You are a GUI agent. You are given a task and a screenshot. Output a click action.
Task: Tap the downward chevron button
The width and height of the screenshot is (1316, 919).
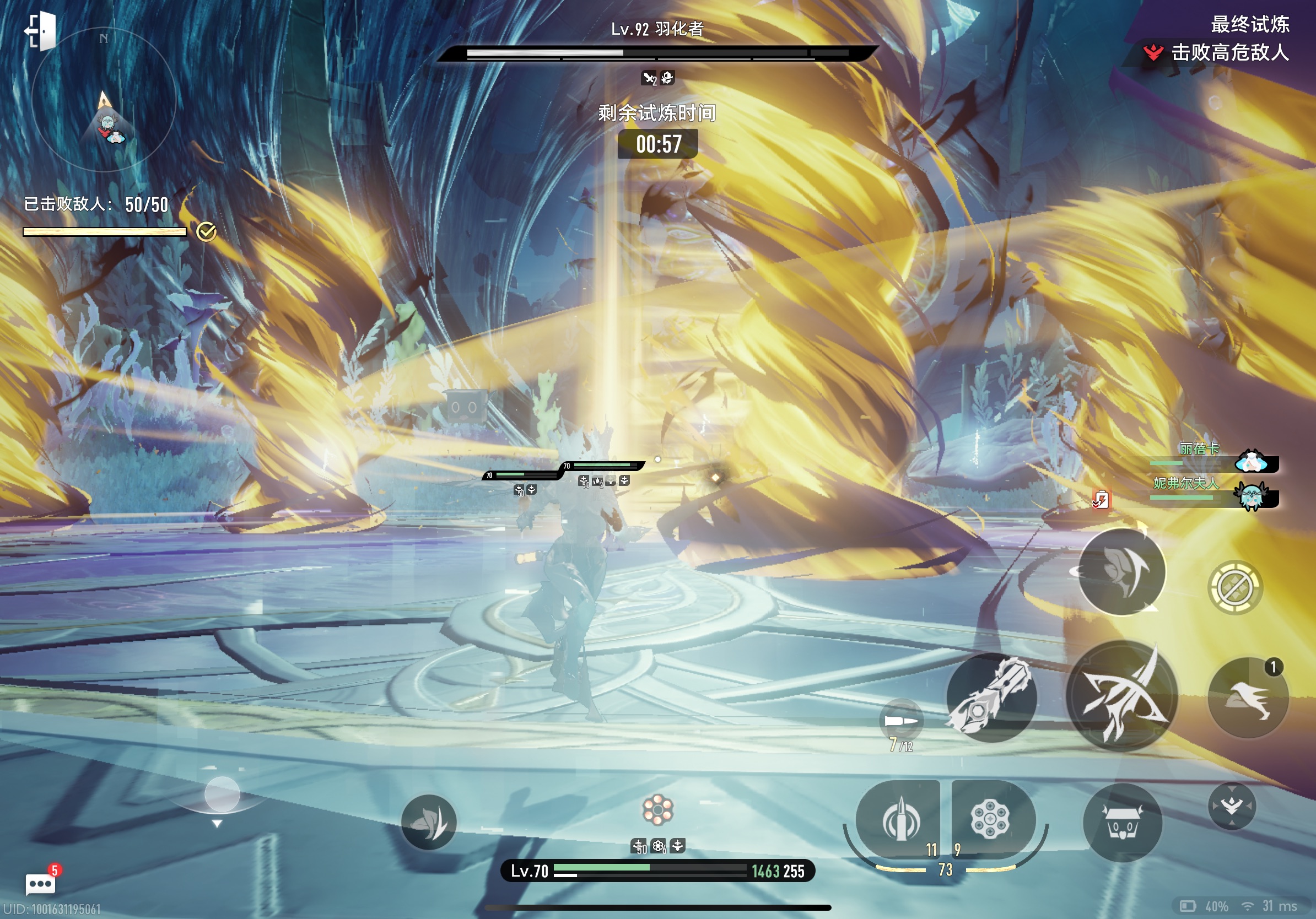pyautogui.click(x=1232, y=806)
